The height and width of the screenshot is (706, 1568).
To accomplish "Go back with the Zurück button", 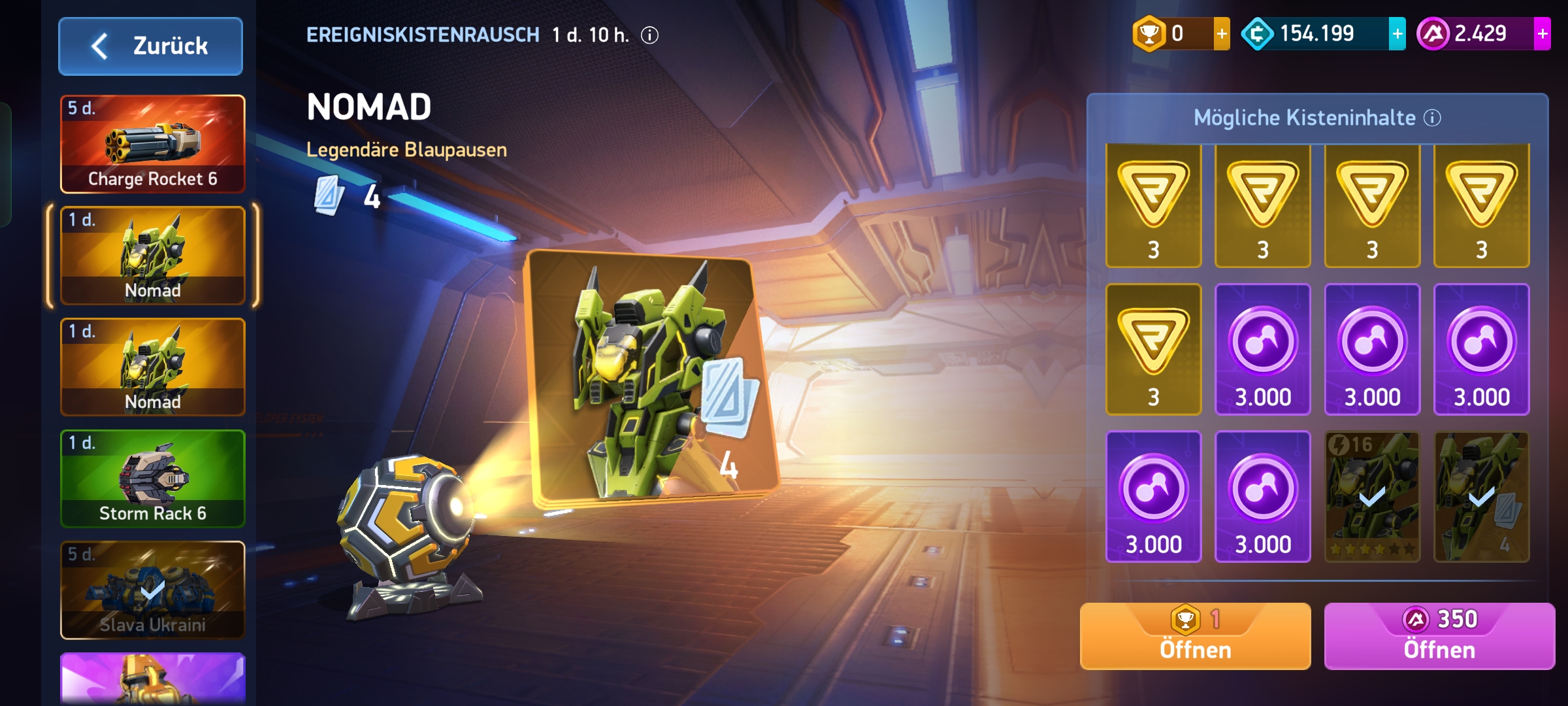I will [x=151, y=46].
